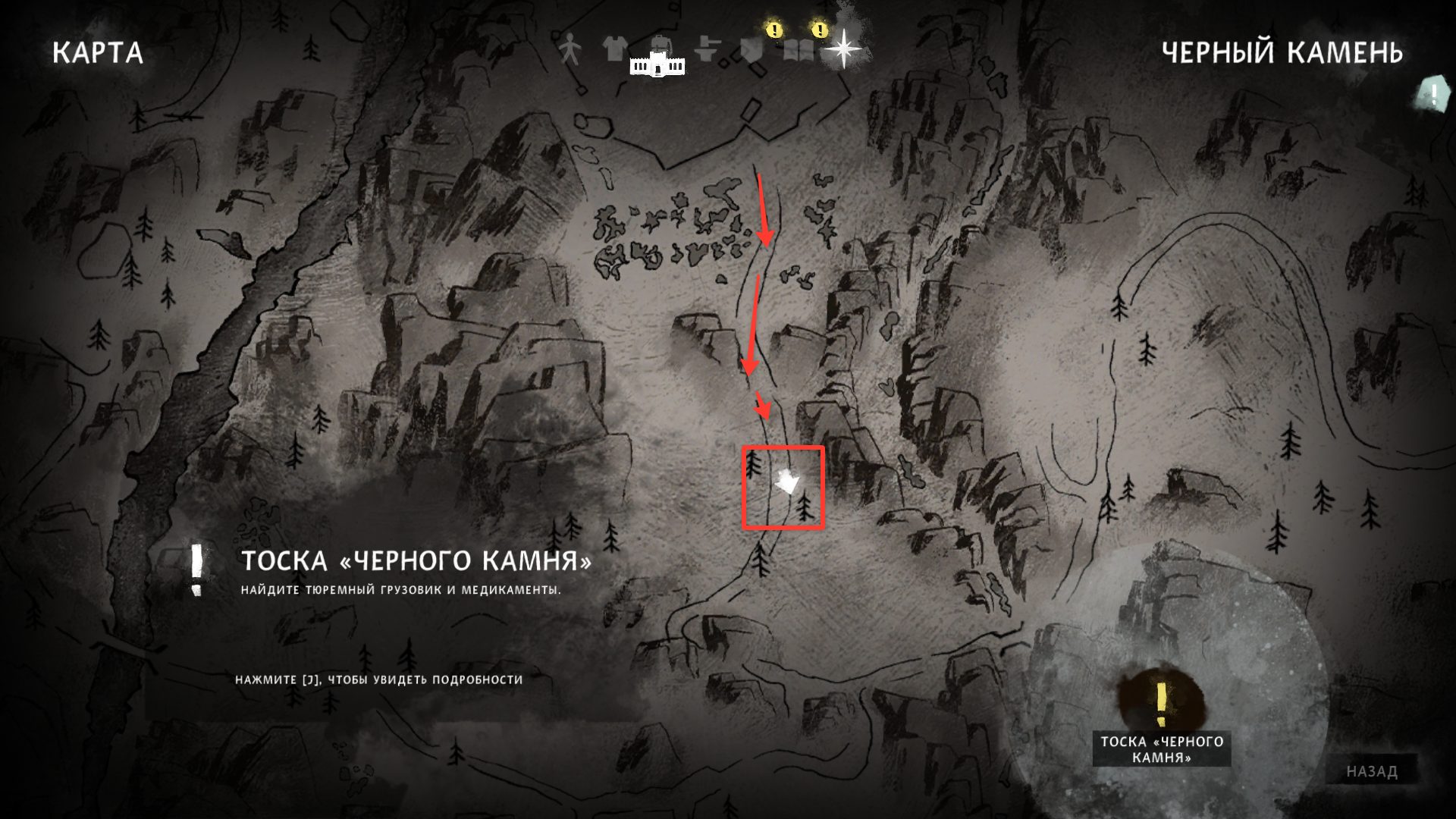1456x819 pixels.
Task: Switch to the clothing tab (shirt icon)
Action: tap(613, 49)
